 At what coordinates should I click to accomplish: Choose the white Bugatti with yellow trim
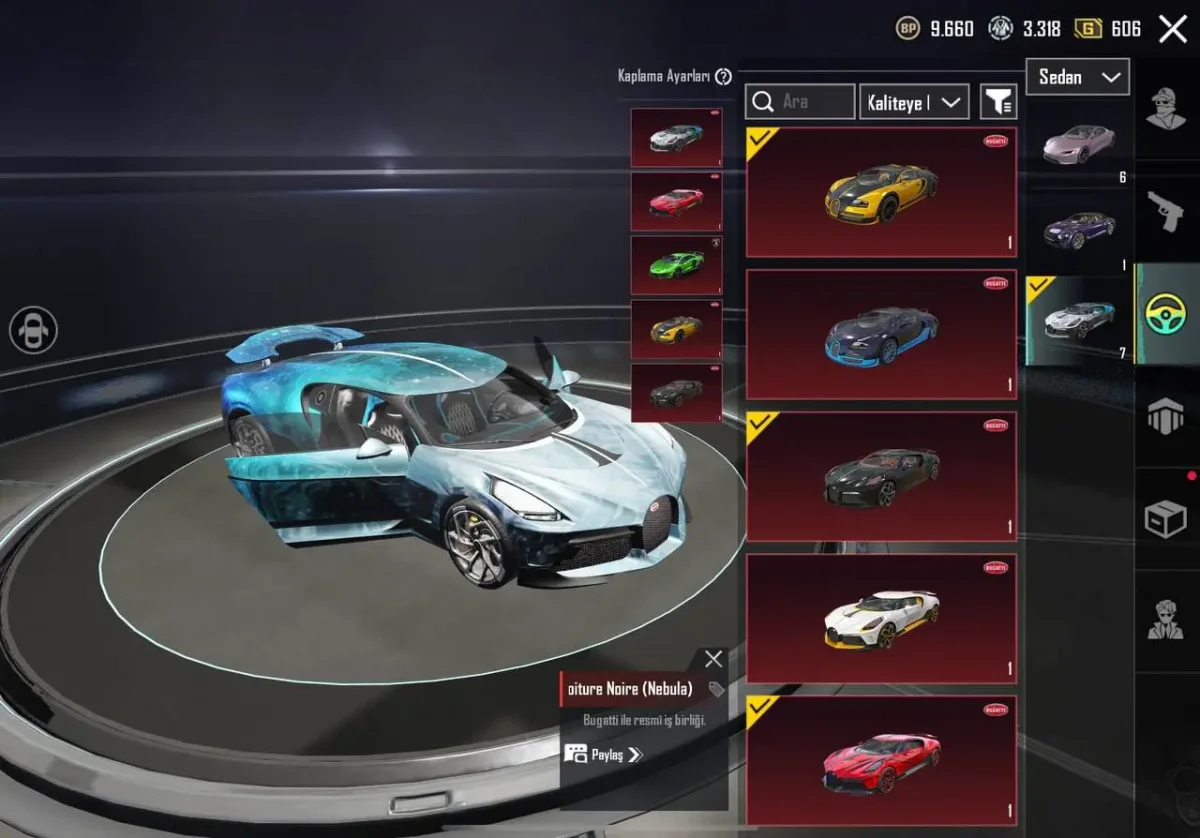point(881,618)
